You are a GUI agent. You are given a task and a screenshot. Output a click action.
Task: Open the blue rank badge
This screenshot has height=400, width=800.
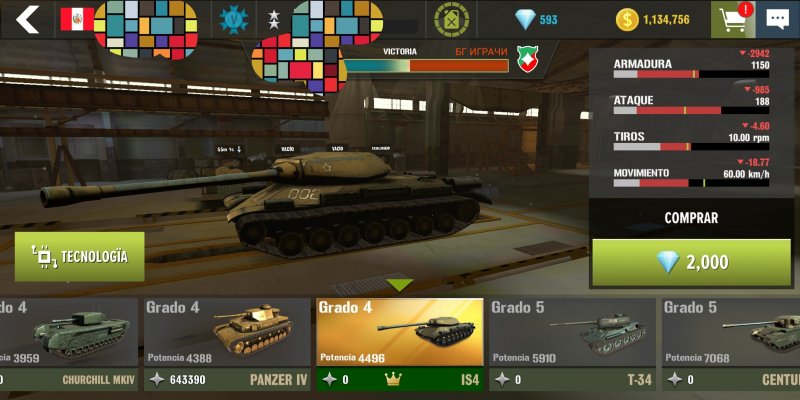(x=233, y=19)
